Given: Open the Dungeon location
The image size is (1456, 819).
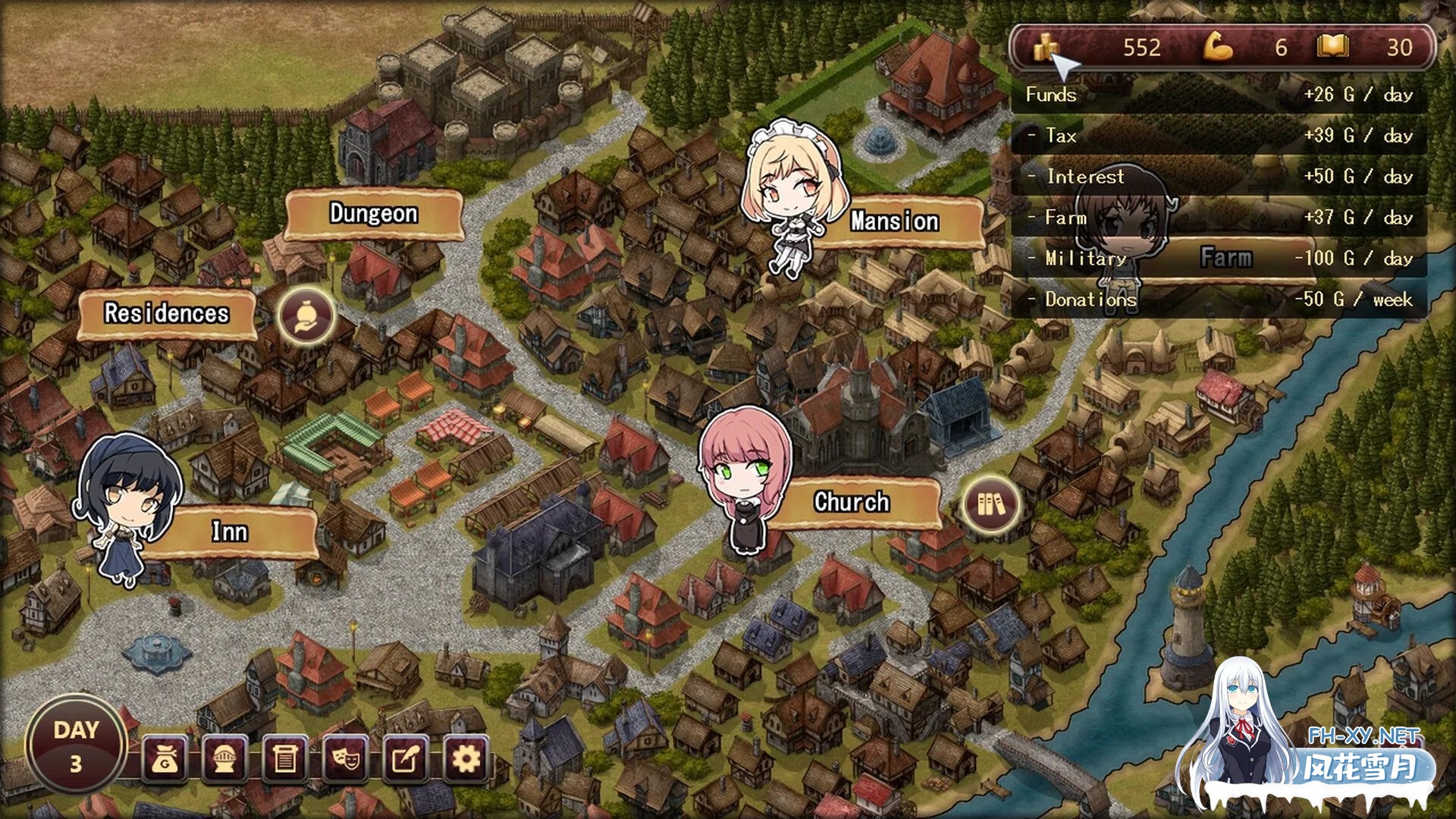Looking at the screenshot, I should coord(373,214).
